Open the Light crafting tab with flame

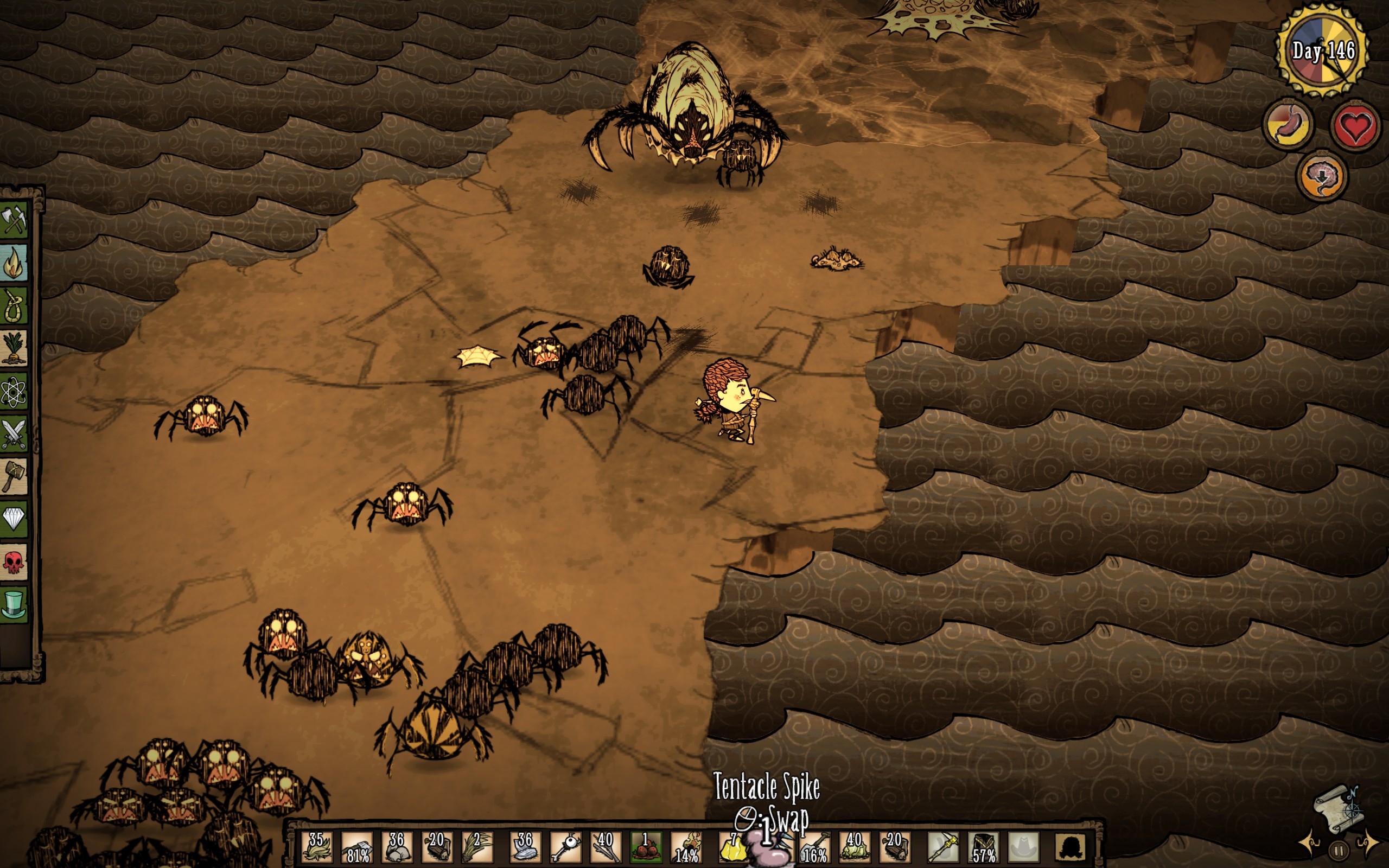click(x=14, y=263)
